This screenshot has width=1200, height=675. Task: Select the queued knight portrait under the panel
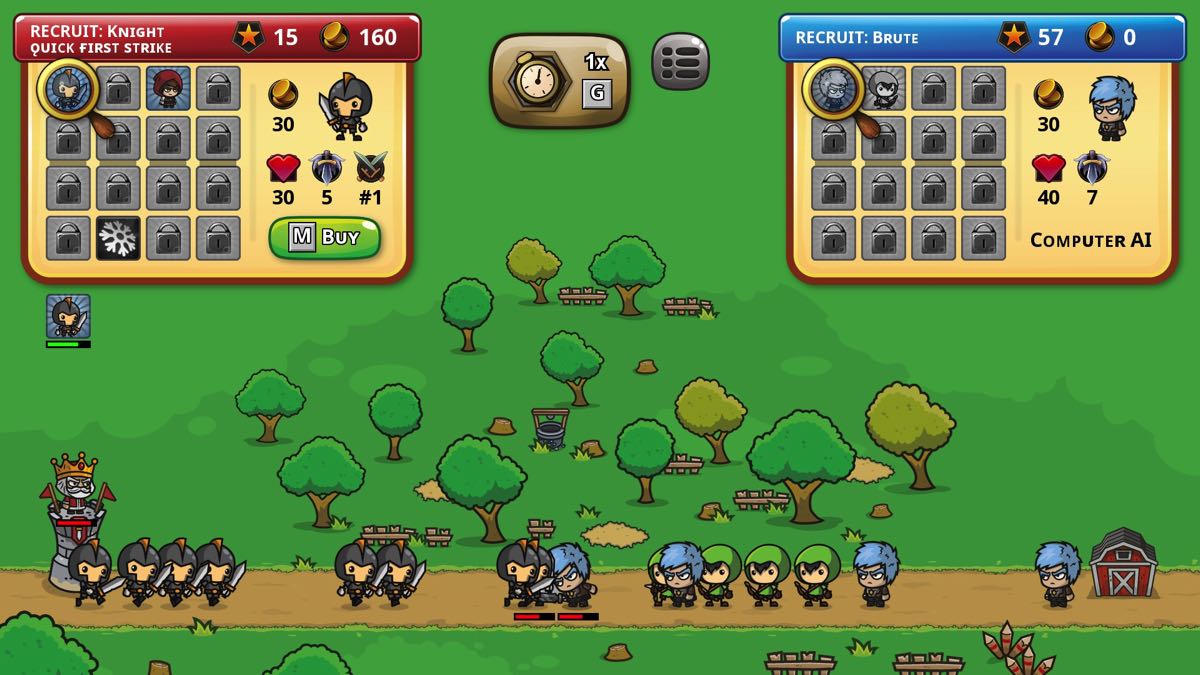point(68,316)
